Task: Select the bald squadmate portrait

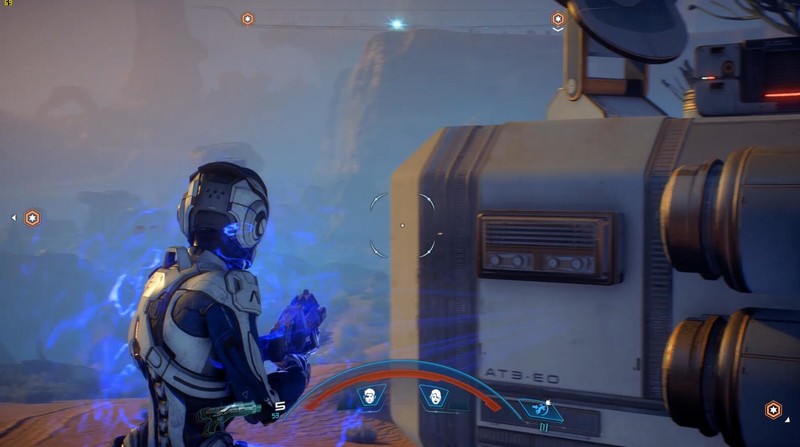Action: click(435, 397)
